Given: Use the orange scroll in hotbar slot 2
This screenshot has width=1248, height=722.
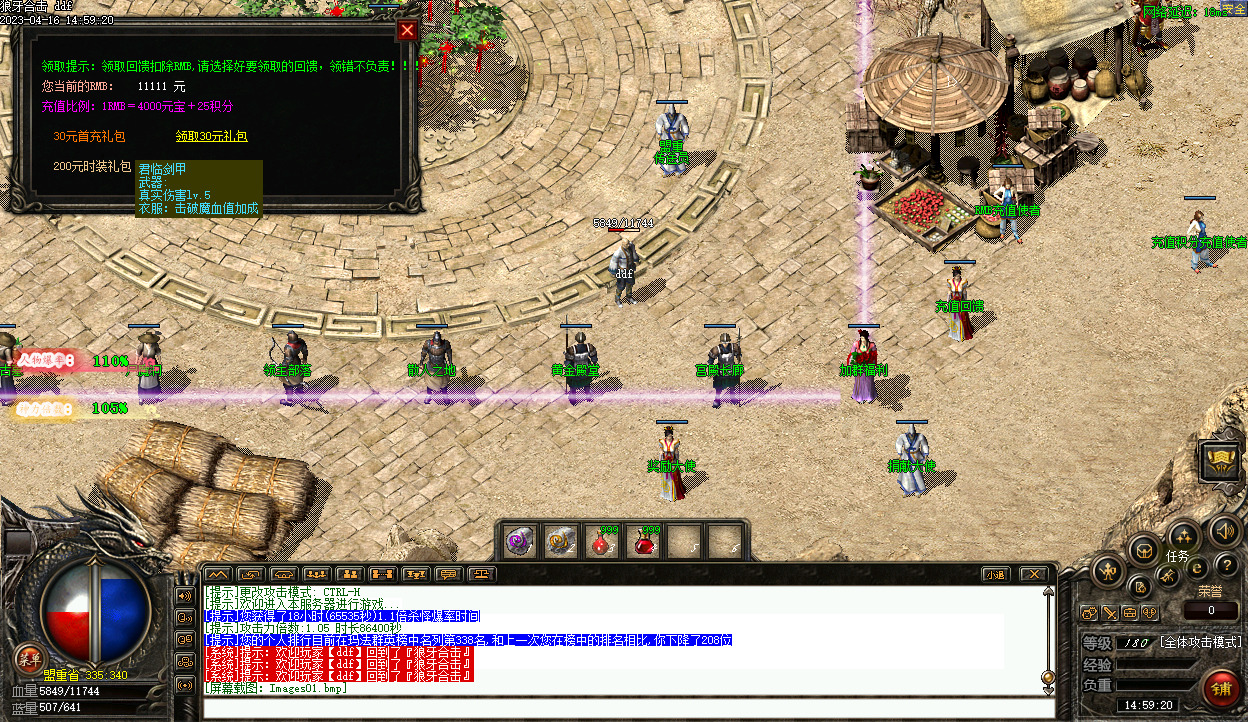Looking at the screenshot, I should click(x=559, y=541).
